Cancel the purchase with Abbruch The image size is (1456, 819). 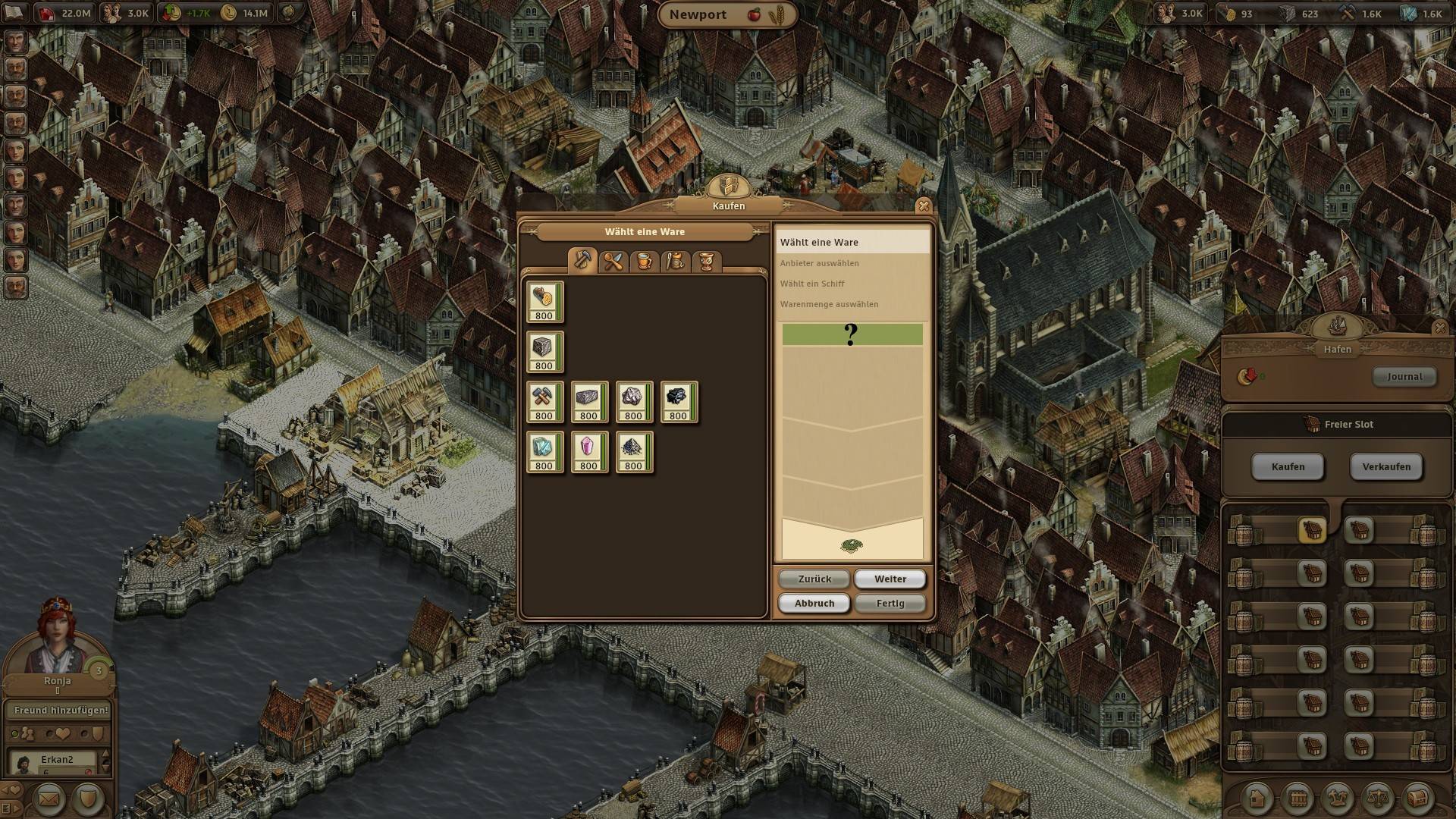click(814, 603)
